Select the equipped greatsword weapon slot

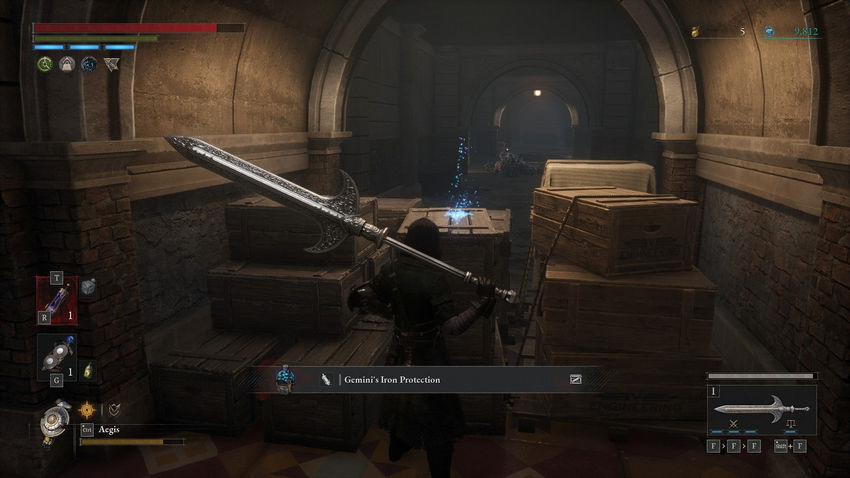click(x=761, y=409)
